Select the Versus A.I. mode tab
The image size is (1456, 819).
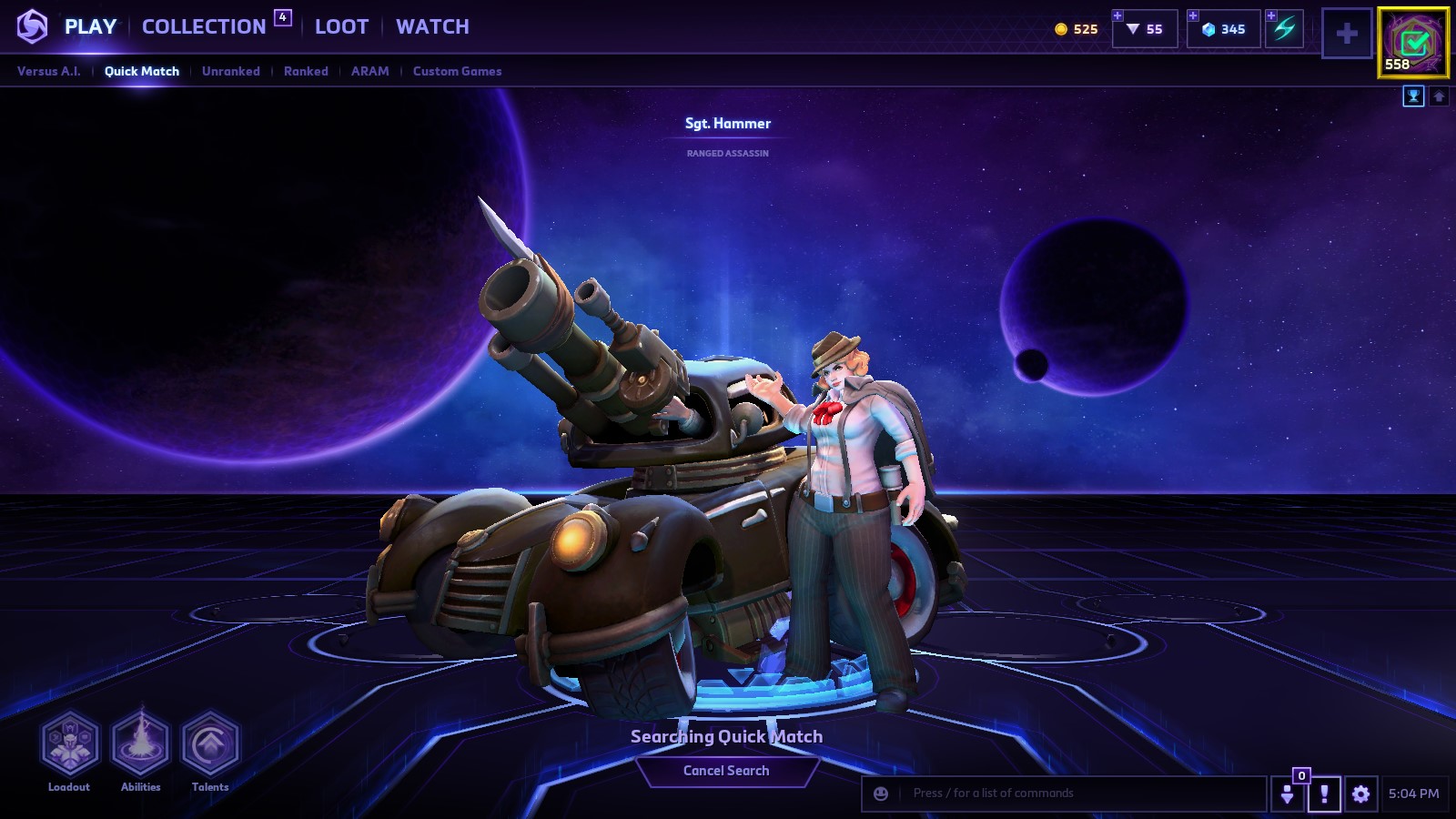[x=49, y=71]
